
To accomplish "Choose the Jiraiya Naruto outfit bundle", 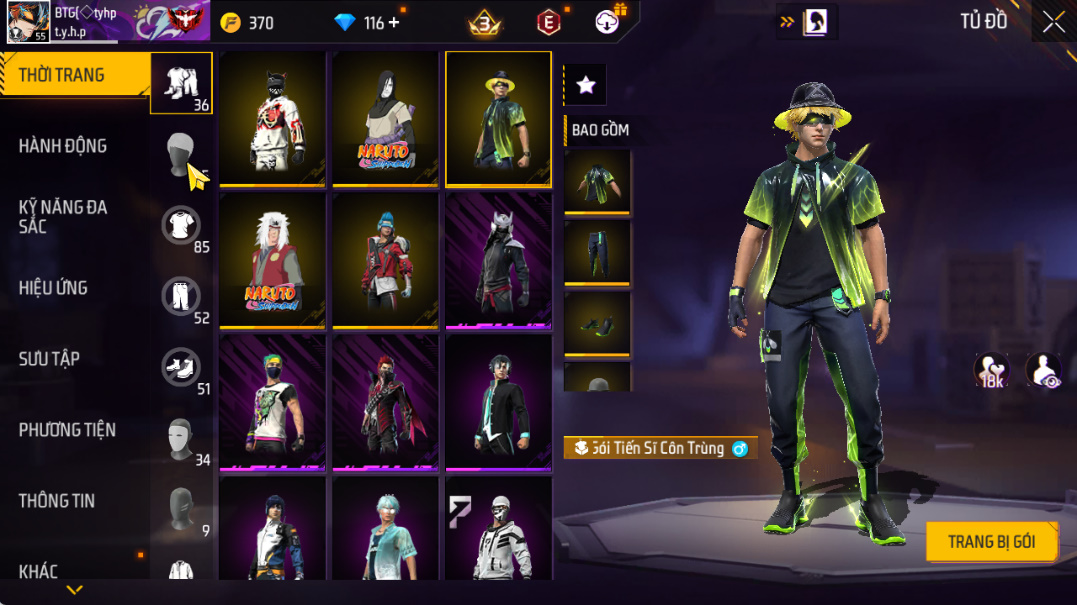I will pyautogui.click(x=272, y=260).
